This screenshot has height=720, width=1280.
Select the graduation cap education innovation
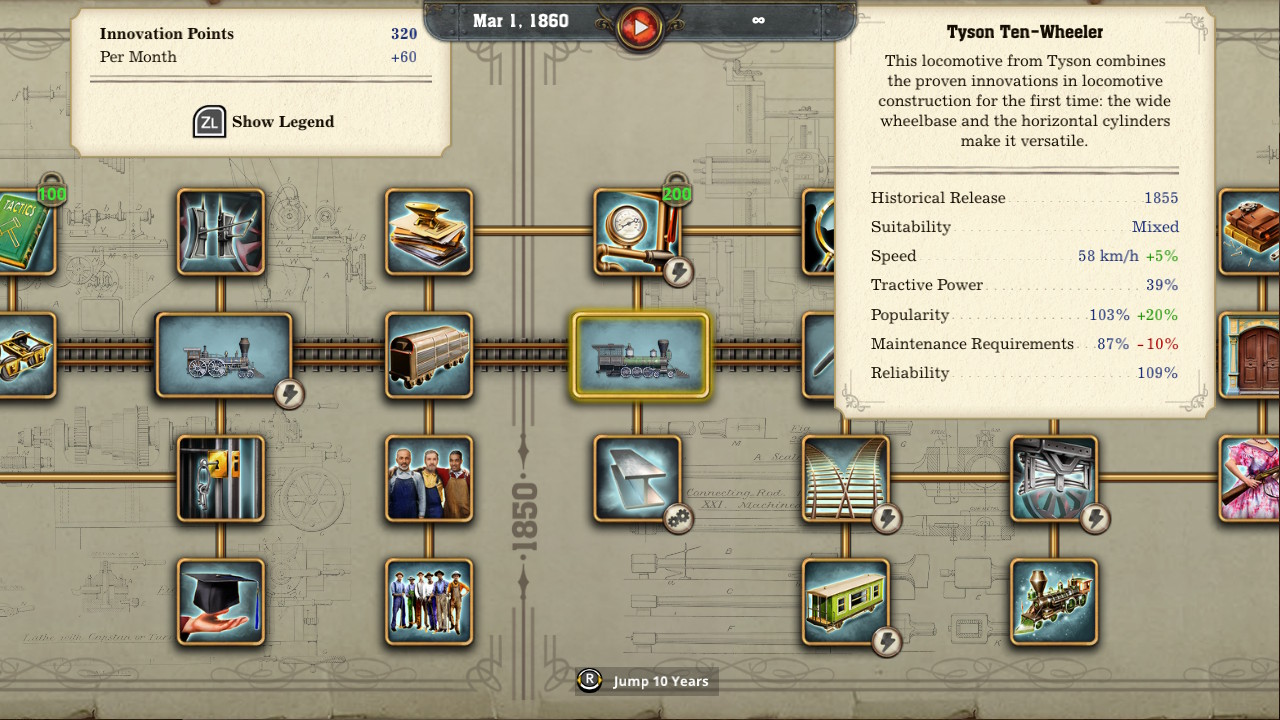(221, 601)
